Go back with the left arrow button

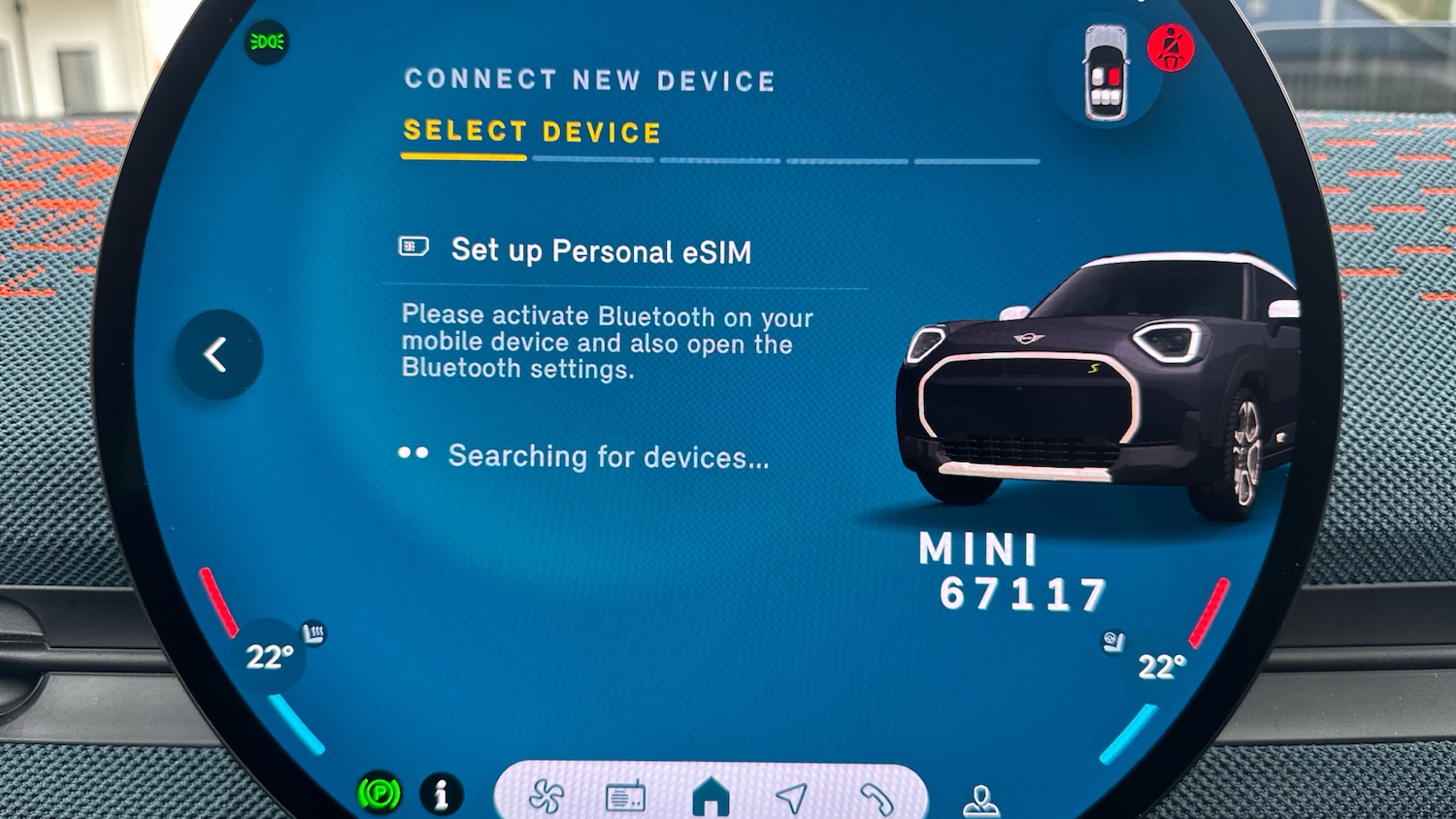click(217, 354)
